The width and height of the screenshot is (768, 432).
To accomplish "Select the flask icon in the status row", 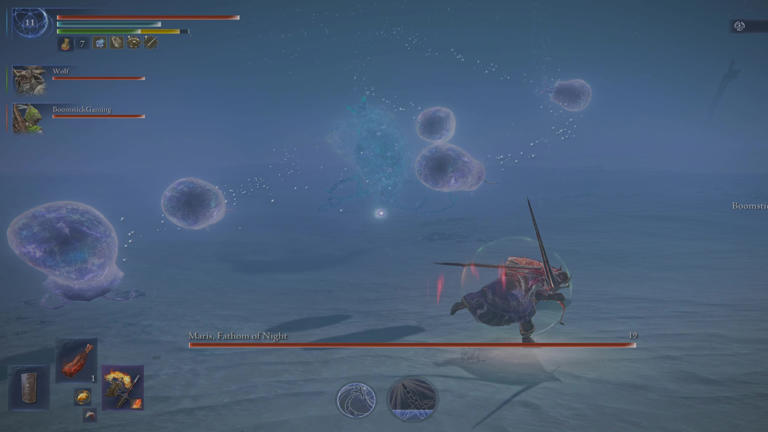I will [66, 43].
